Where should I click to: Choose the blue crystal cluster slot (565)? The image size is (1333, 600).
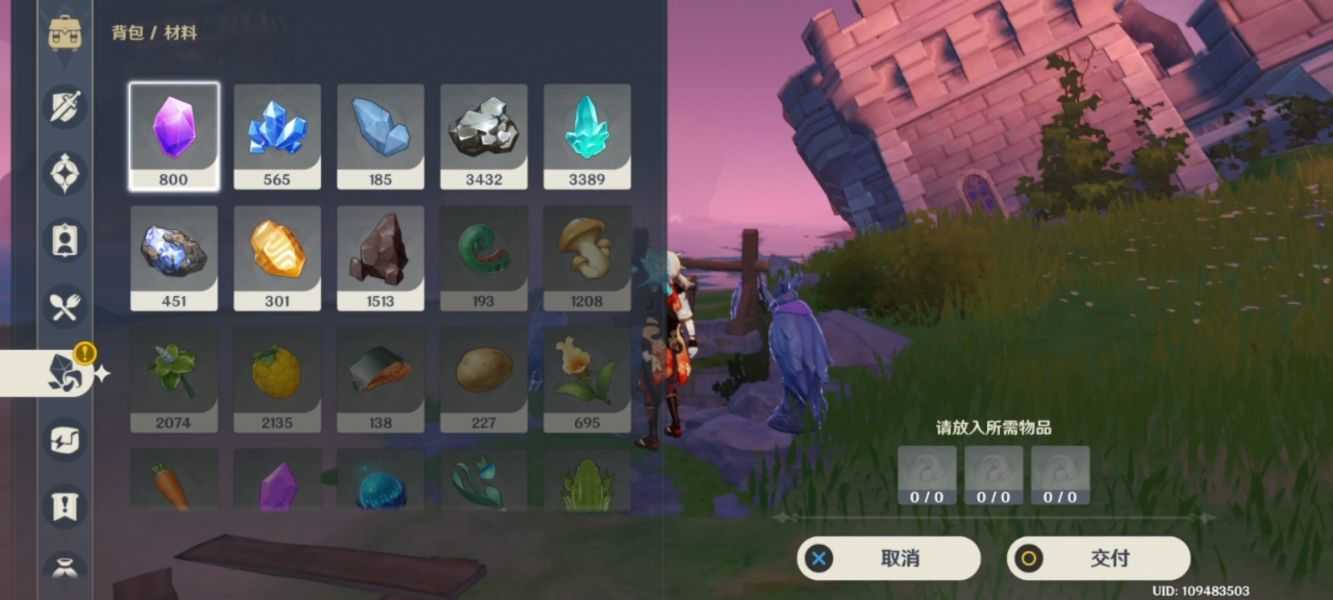277,136
